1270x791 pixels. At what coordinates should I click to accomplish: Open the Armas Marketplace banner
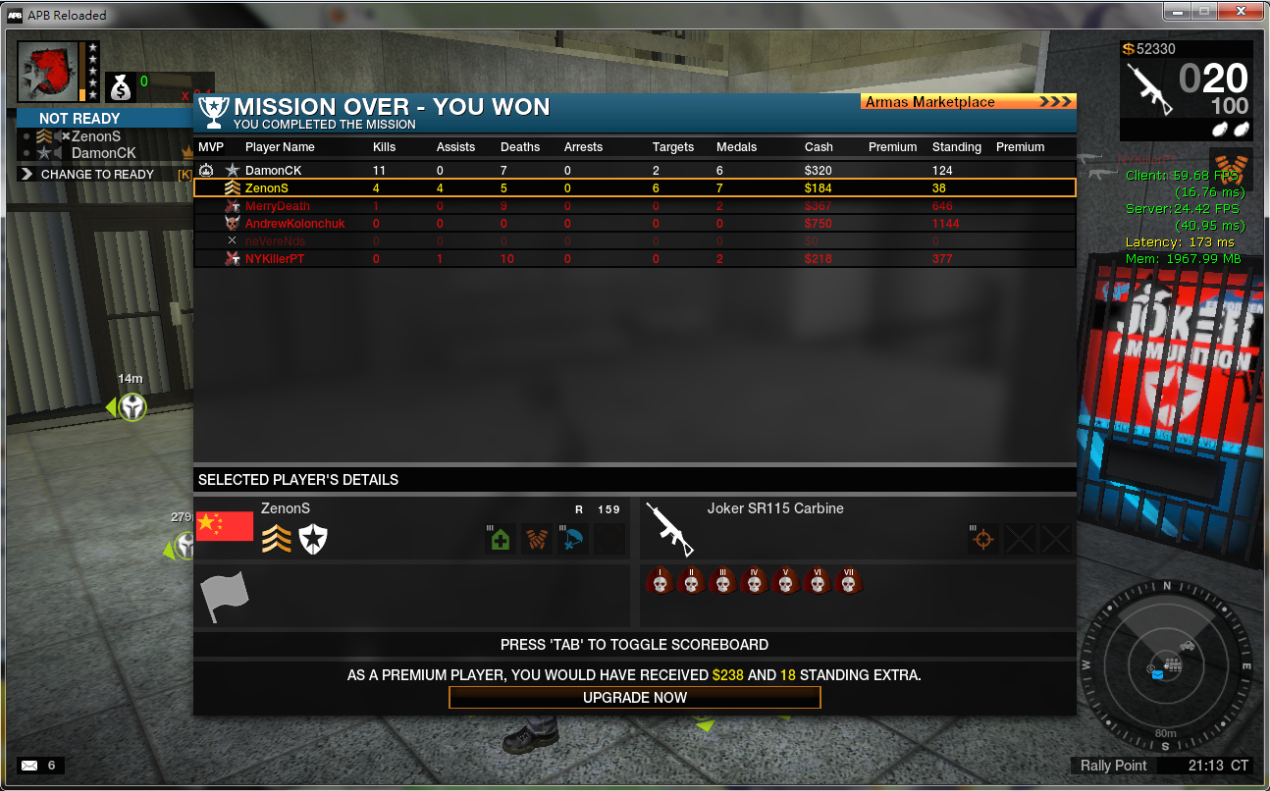[967, 102]
